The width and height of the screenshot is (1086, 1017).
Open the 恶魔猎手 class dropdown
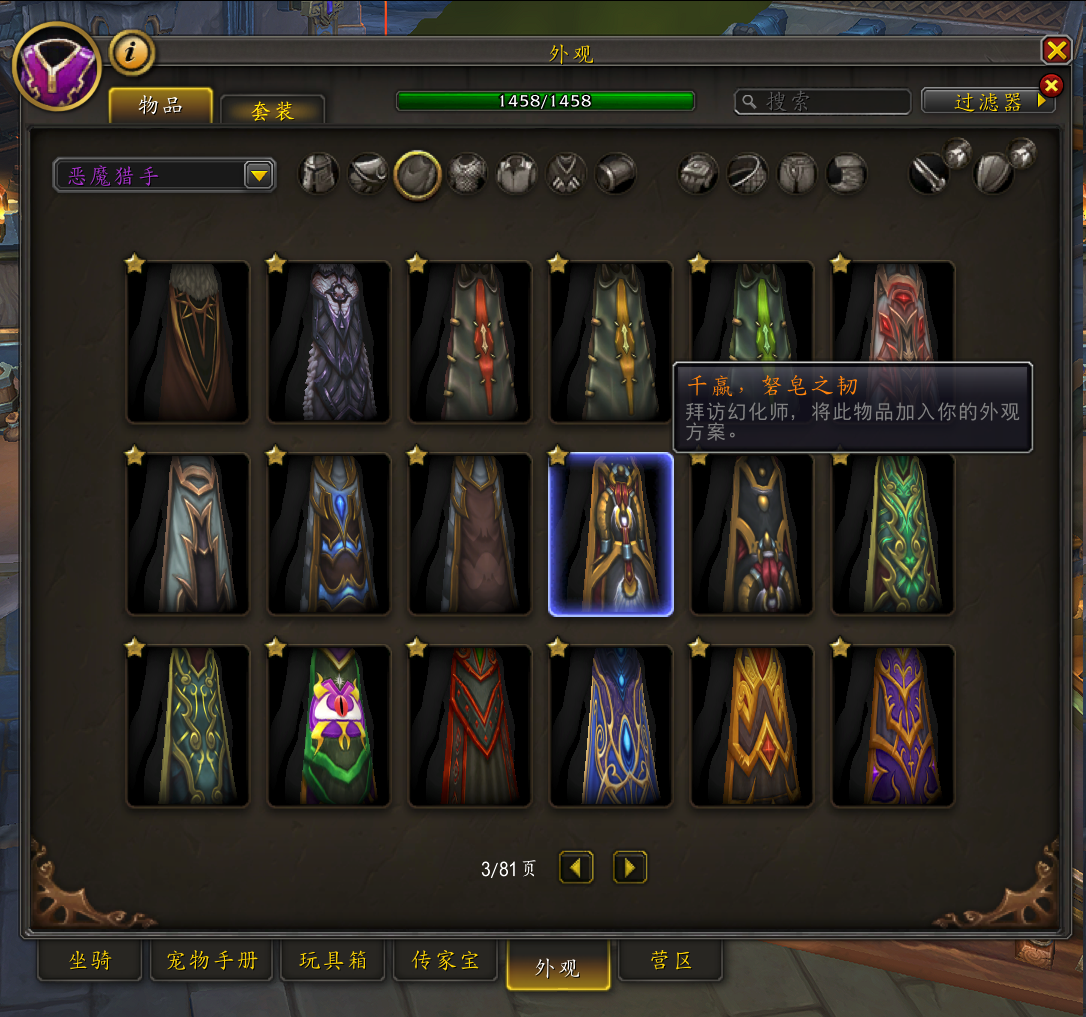click(x=259, y=176)
